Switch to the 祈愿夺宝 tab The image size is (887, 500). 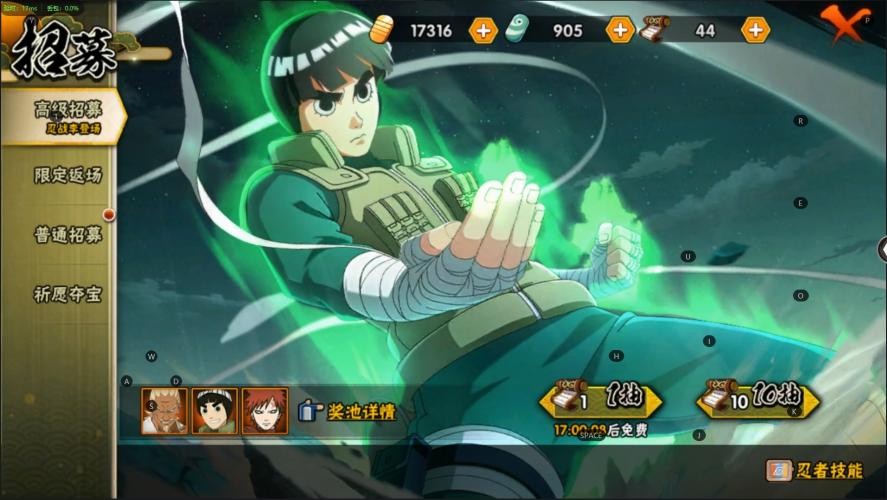[x=68, y=295]
